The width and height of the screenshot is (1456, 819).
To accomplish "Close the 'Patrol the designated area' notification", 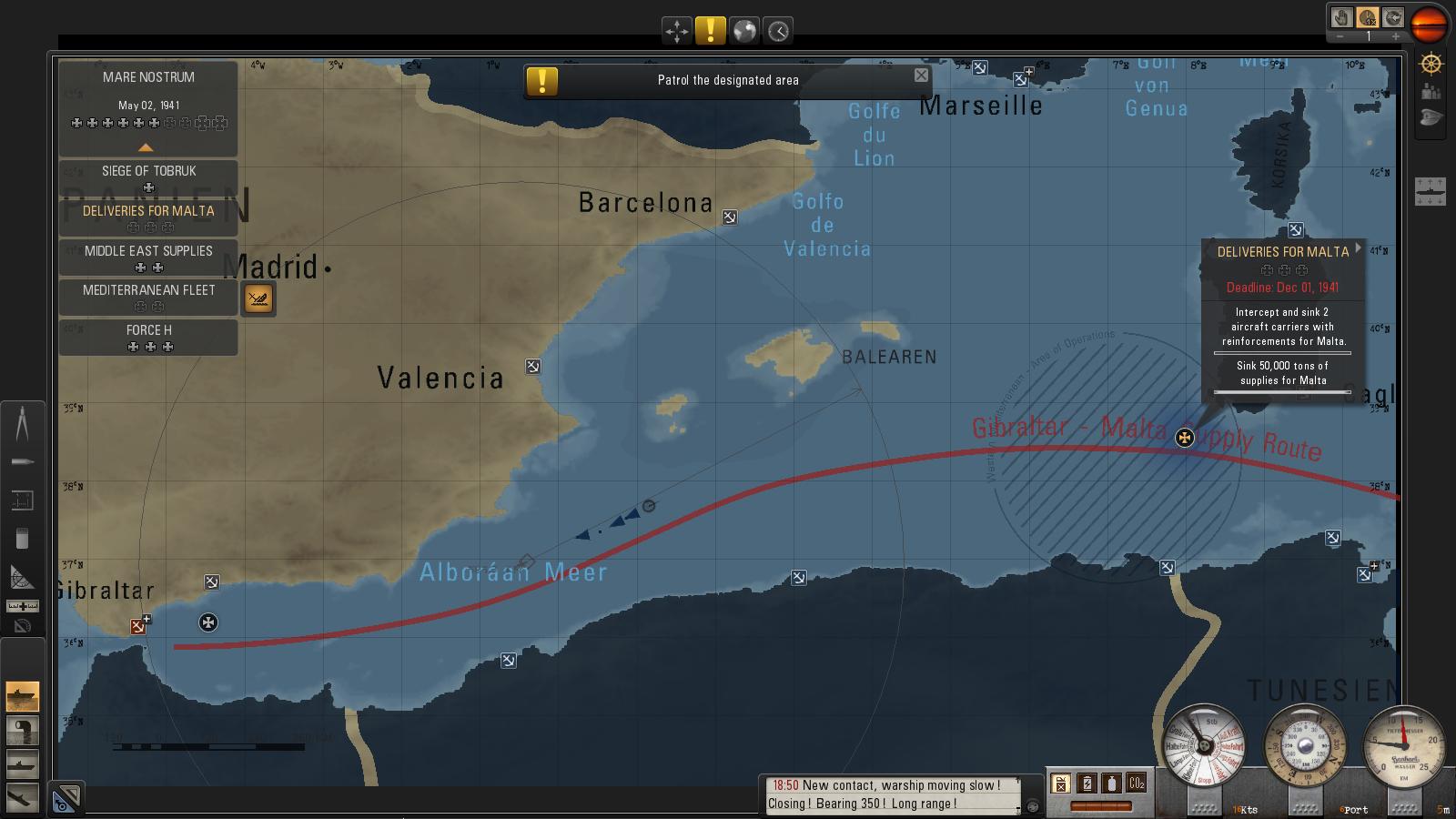I will pos(921,76).
